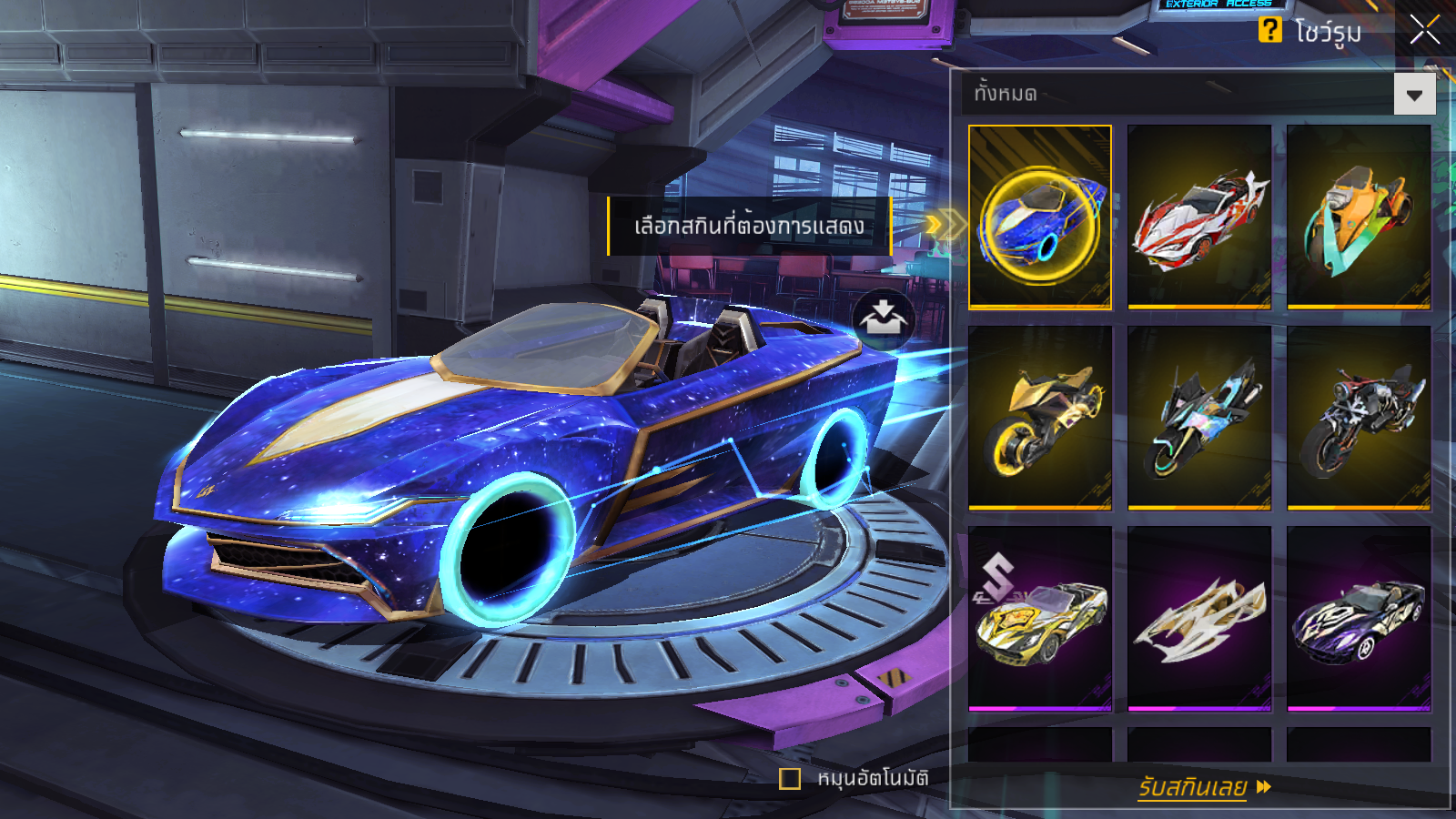Select the purple and gold sports car skin
Viewport: 1456px width, 819px height.
tap(1359, 618)
